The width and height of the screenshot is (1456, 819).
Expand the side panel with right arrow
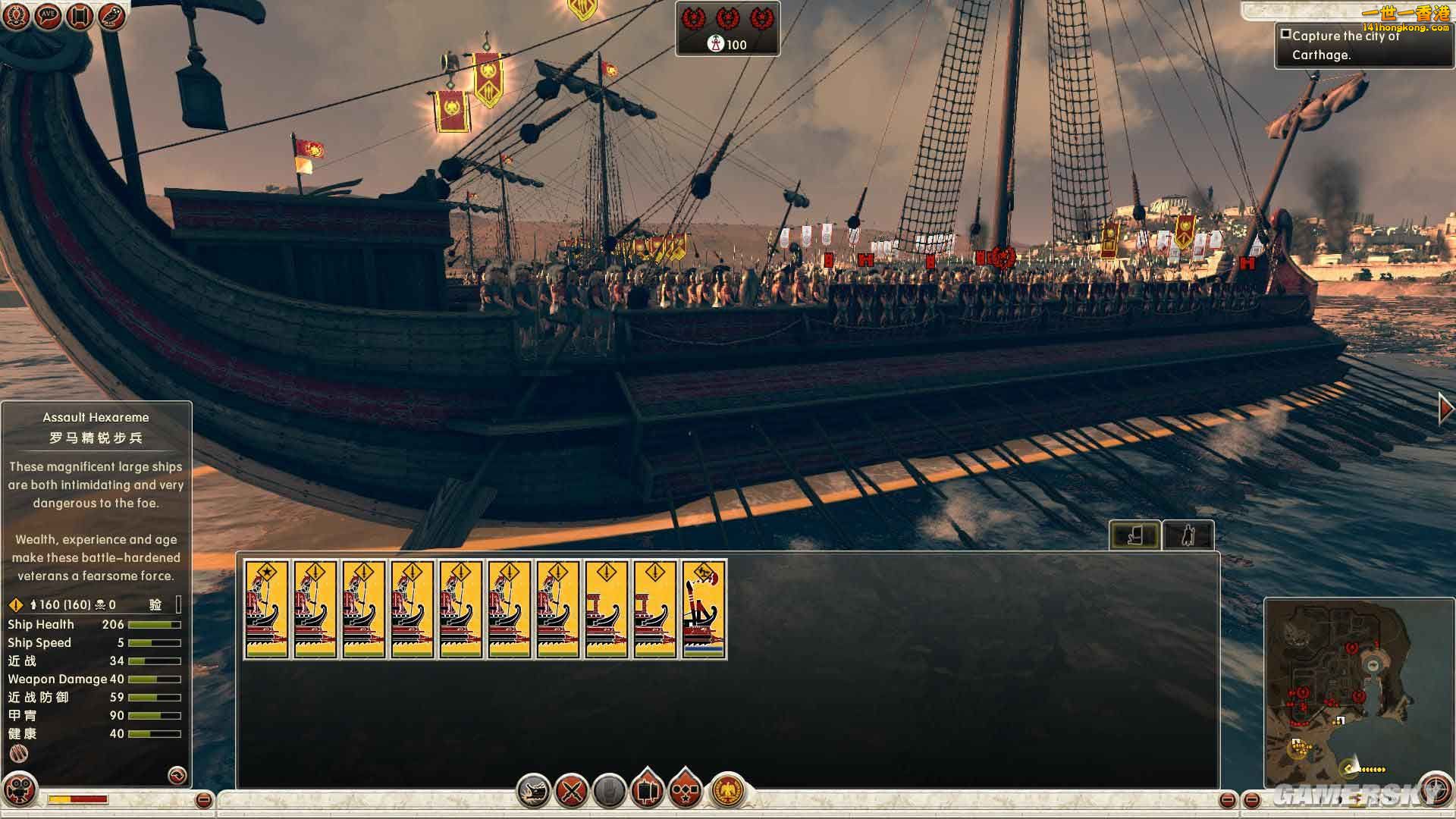point(1445,409)
